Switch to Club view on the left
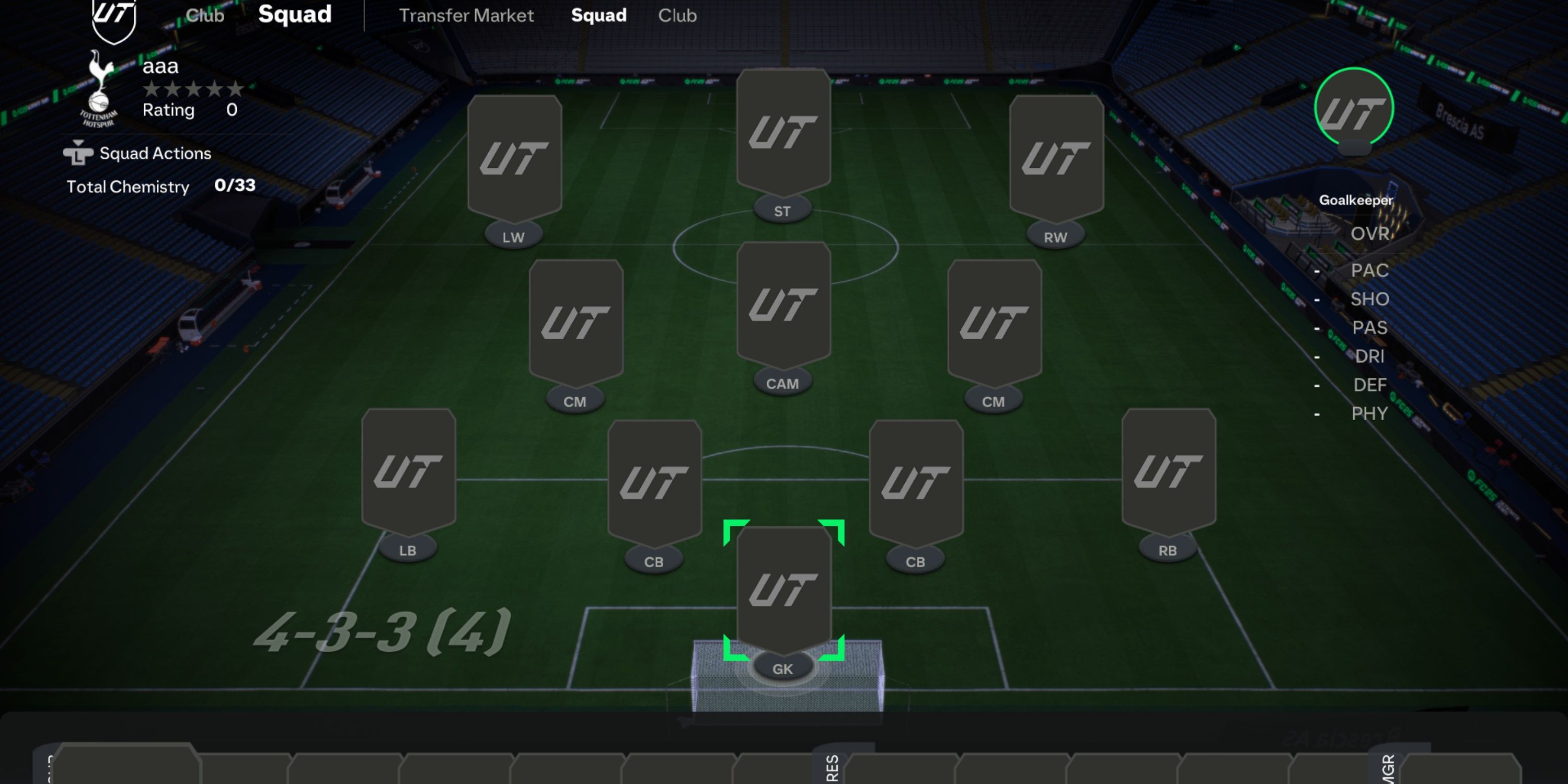The image size is (1568, 784). tap(205, 15)
